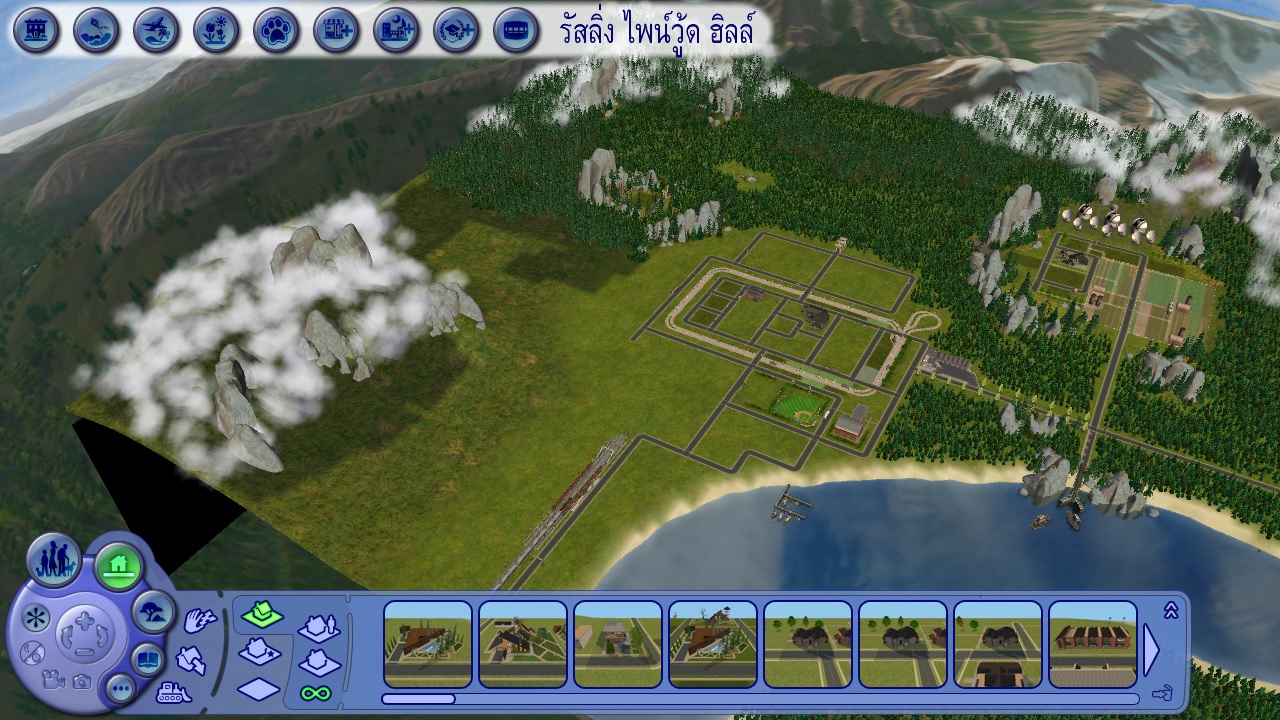Show next lots with right arrow
Screen dimensions: 1280x720
(x=1151, y=650)
